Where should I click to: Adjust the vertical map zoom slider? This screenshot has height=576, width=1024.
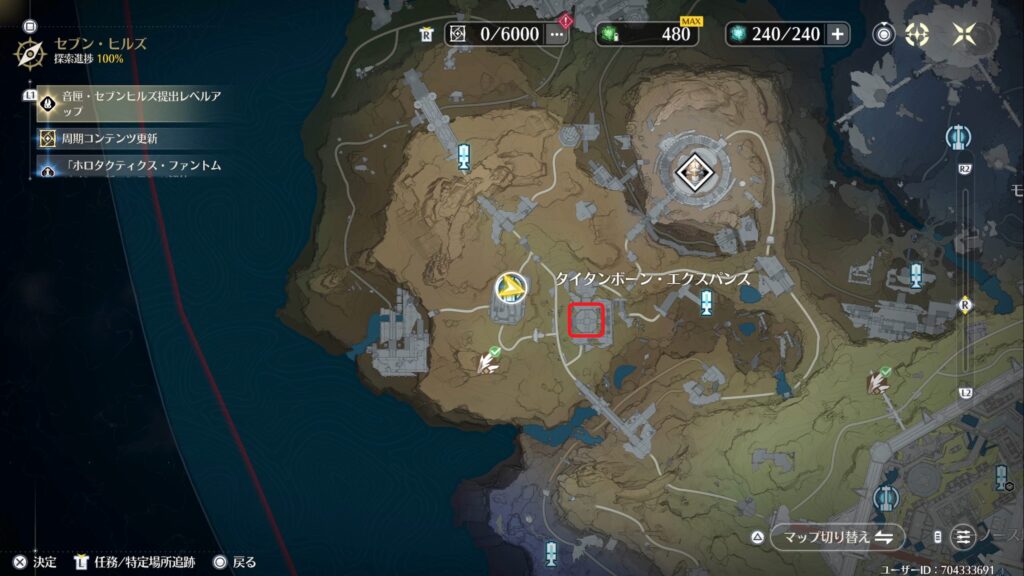965,304
